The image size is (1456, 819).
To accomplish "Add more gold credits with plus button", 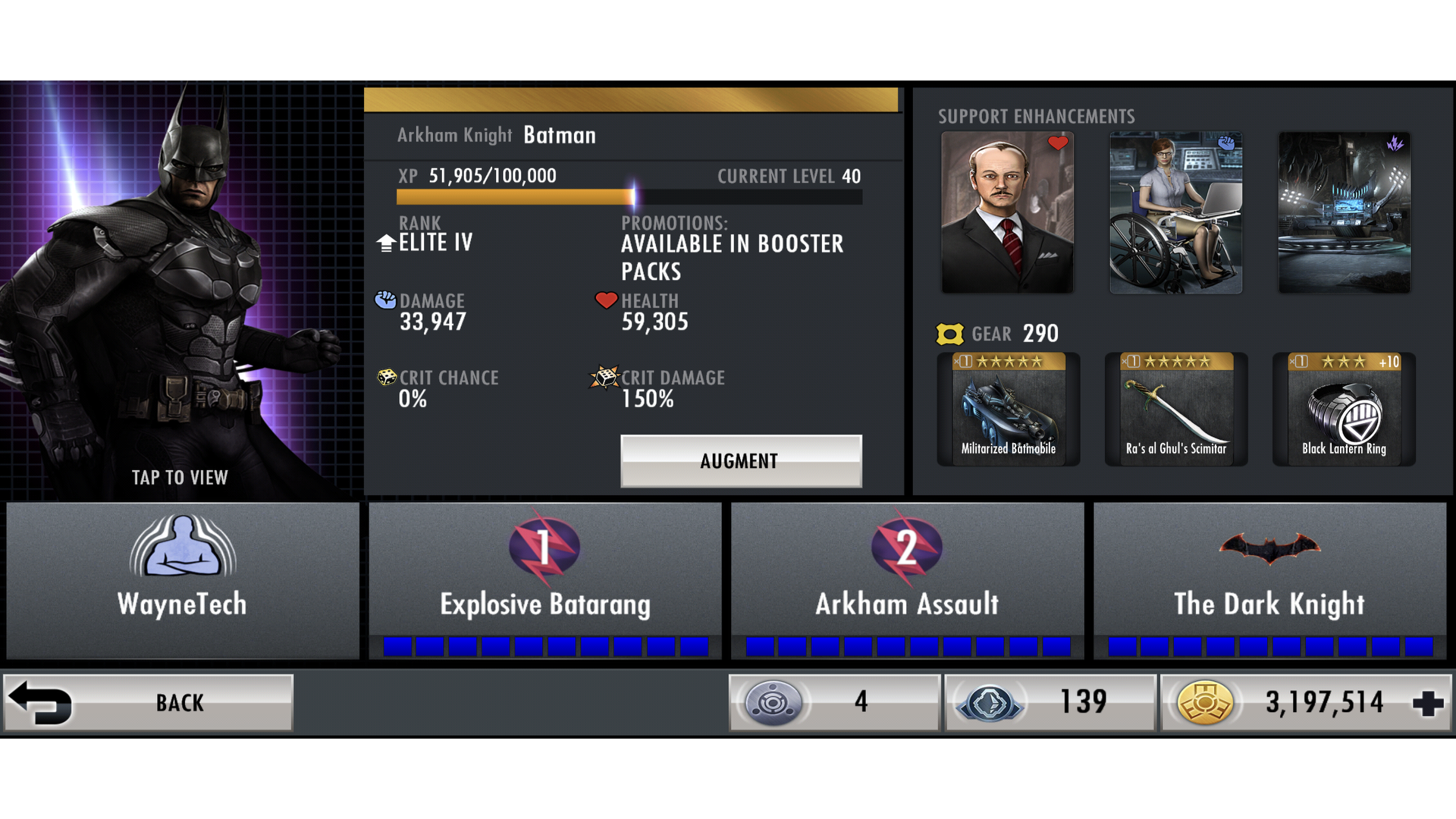I will click(x=1428, y=703).
